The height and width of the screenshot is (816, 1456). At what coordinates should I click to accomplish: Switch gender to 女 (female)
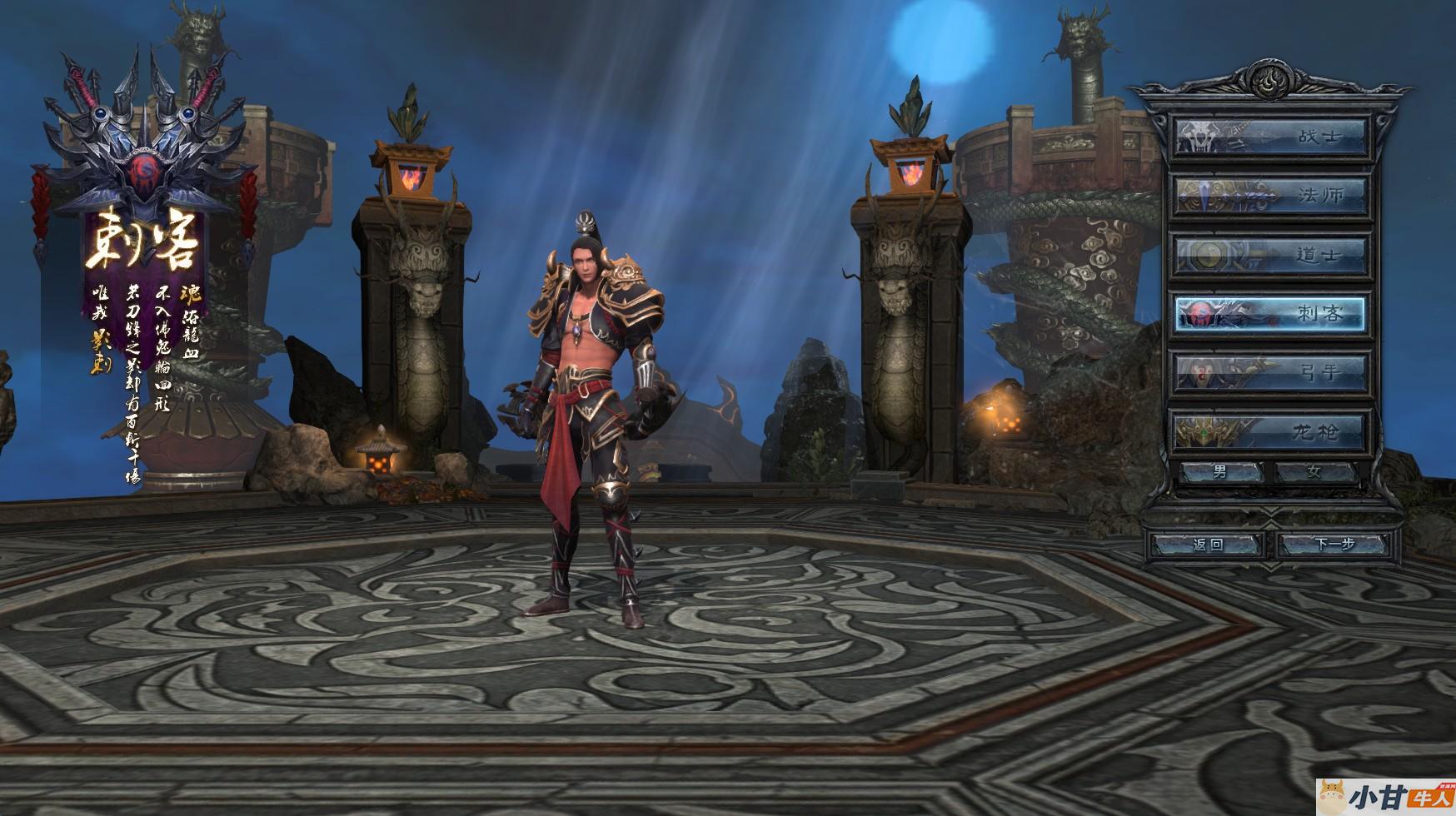coord(1314,472)
